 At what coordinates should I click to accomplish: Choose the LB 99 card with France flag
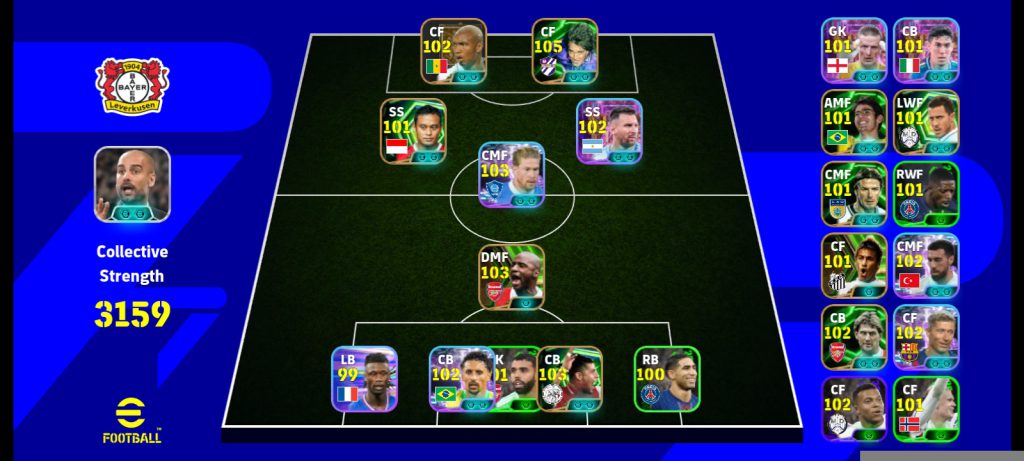[364, 379]
